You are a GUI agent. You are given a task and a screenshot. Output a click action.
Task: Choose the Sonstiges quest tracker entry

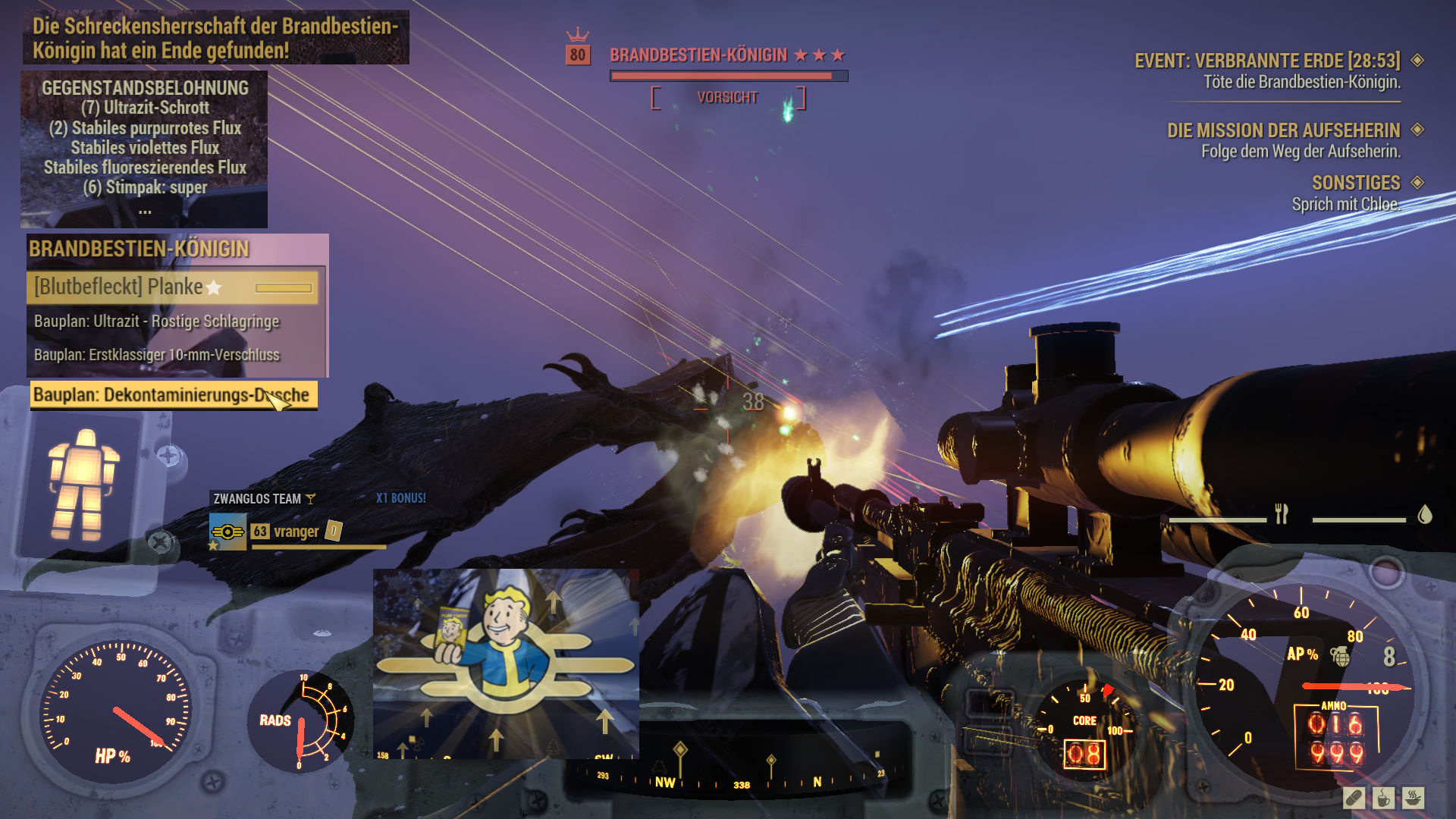pos(1356,183)
